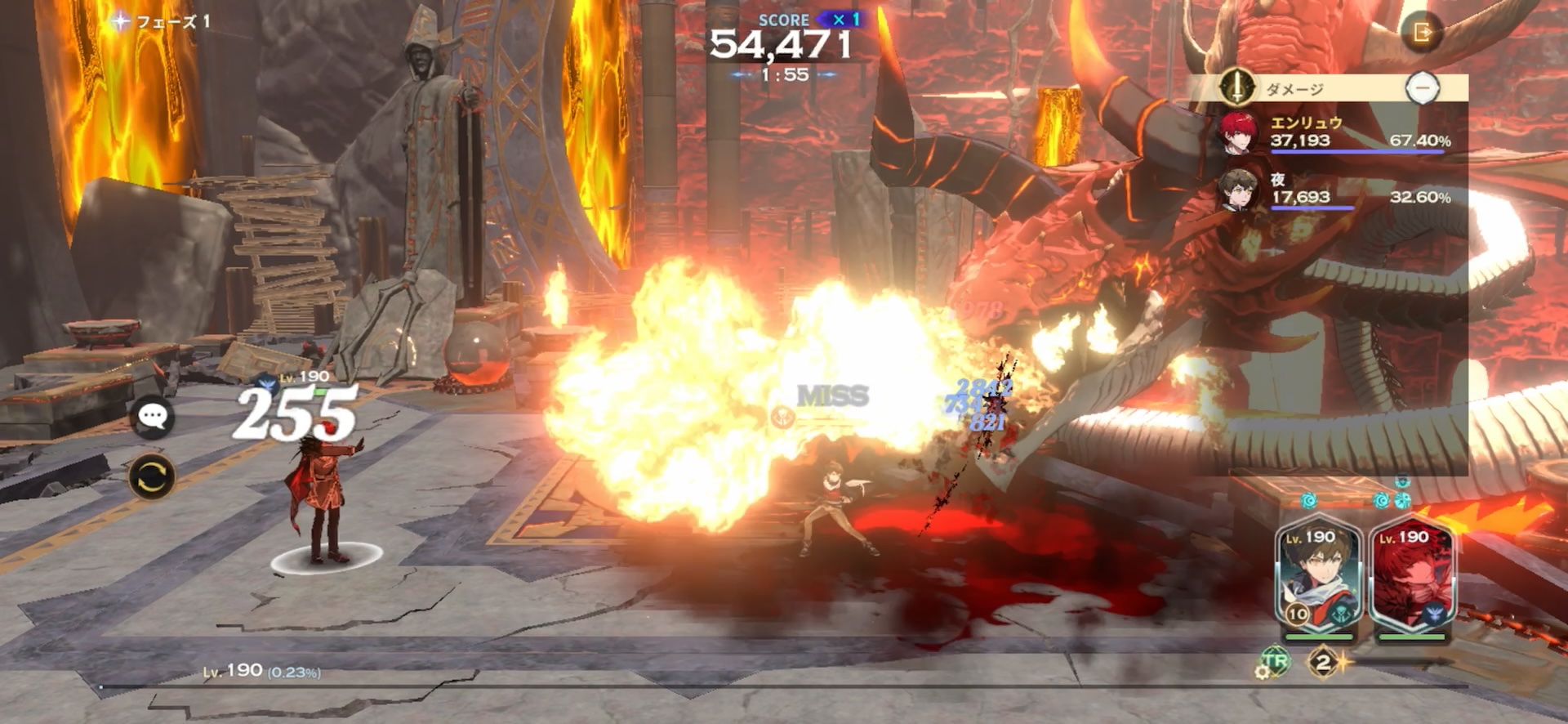The image size is (1568, 724).
Task: Toggle the TR auto-battle setting
Action: [x=1273, y=662]
